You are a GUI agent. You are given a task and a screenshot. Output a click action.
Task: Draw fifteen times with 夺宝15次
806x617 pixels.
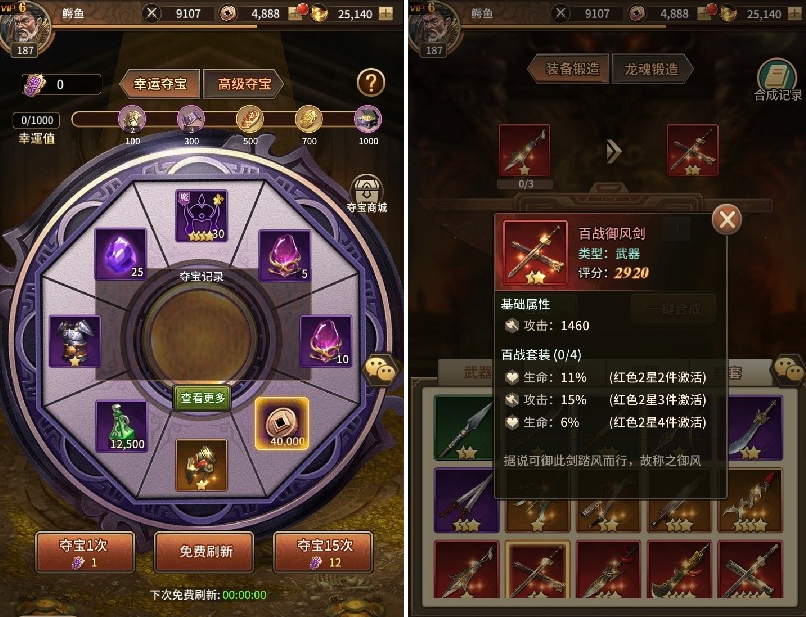322,553
